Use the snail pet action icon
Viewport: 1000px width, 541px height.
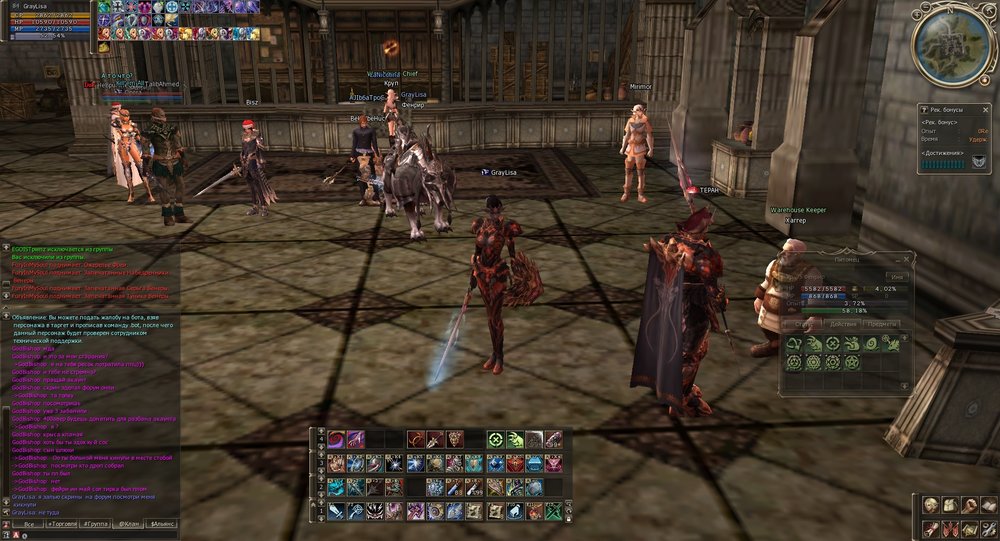coord(871,343)
